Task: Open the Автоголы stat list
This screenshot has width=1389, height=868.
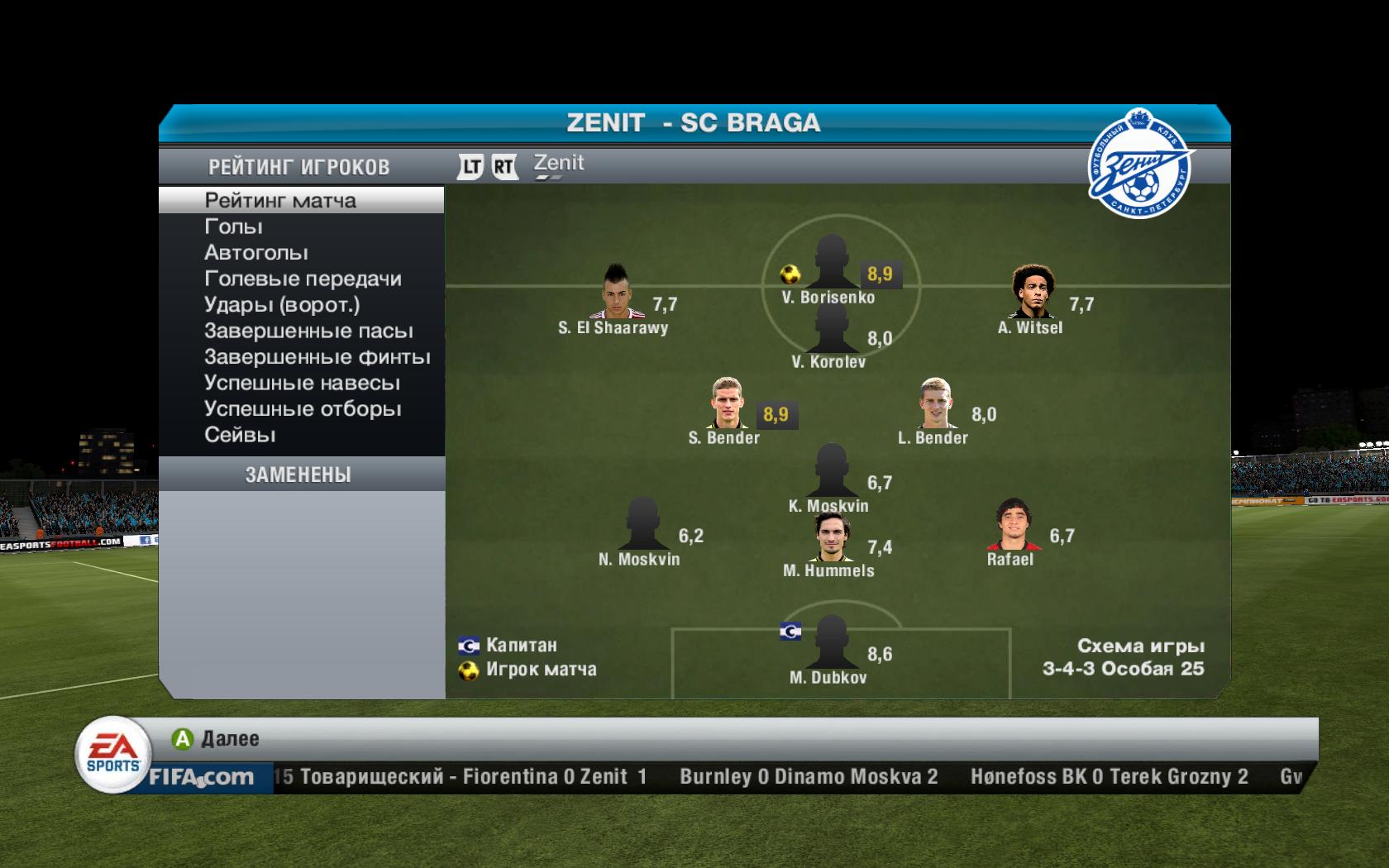Action: [x=256, y=252]
